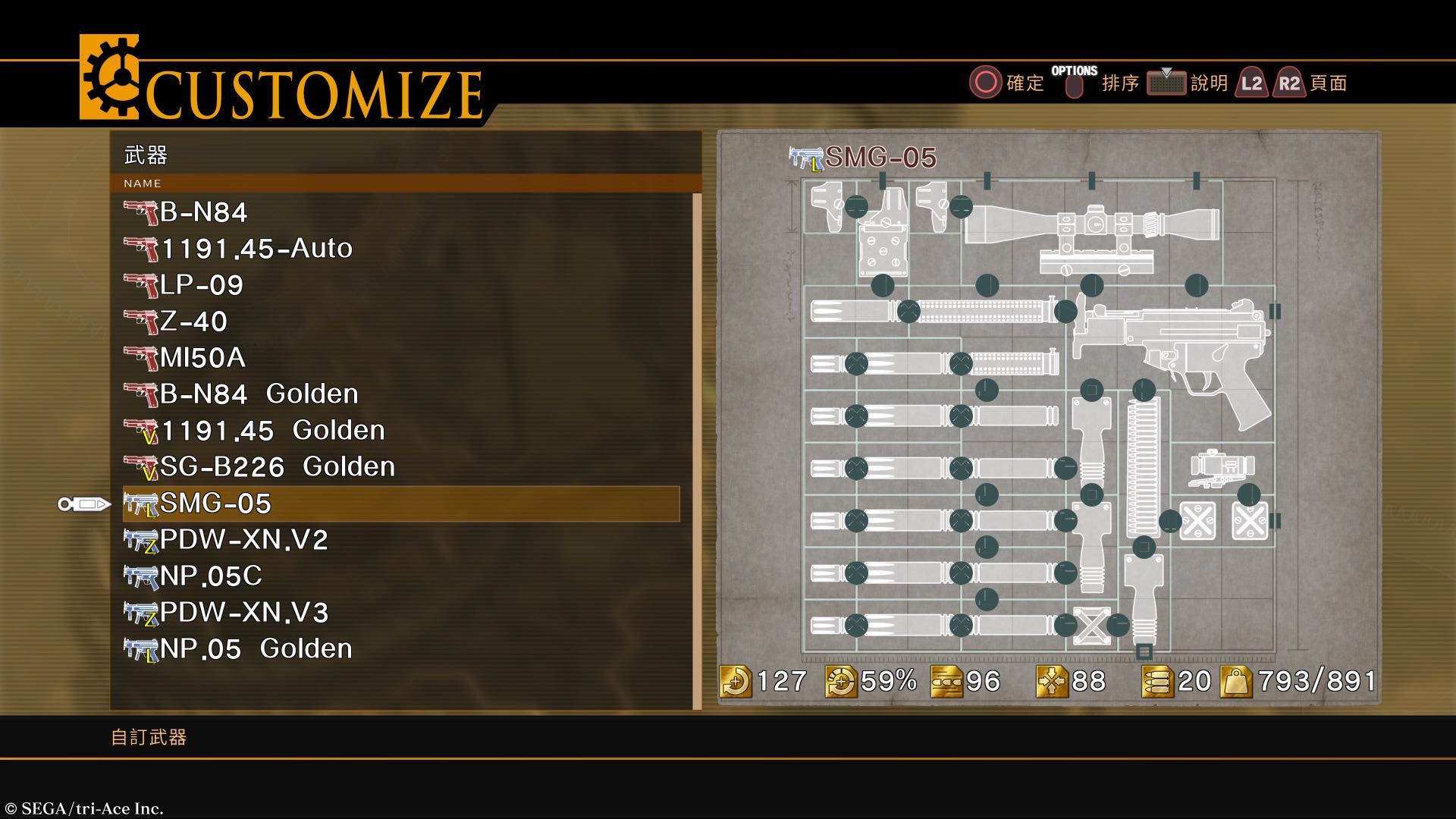Click the large rifle scope part
The width and height of the screenshot is (1456, 819).
tap(1092, 224)
